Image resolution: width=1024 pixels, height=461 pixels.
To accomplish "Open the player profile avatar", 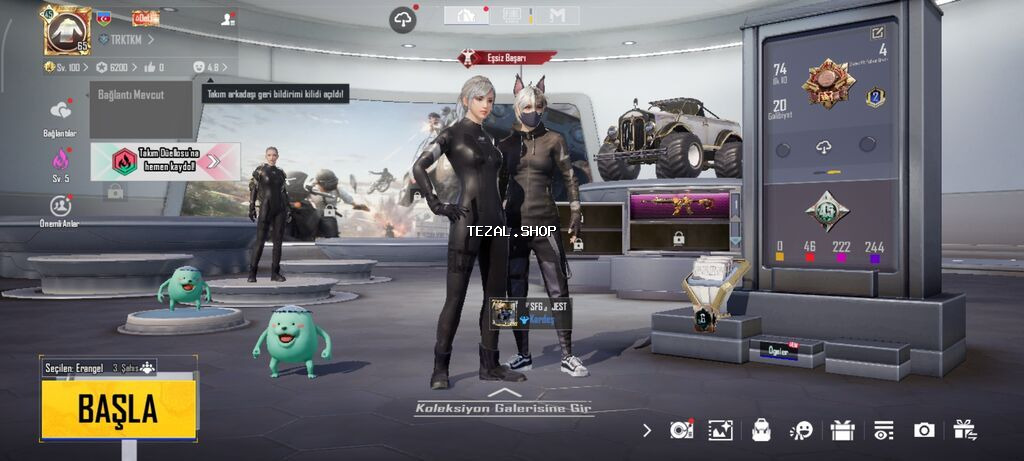I will pyautogui.click(x=66, y=29).
